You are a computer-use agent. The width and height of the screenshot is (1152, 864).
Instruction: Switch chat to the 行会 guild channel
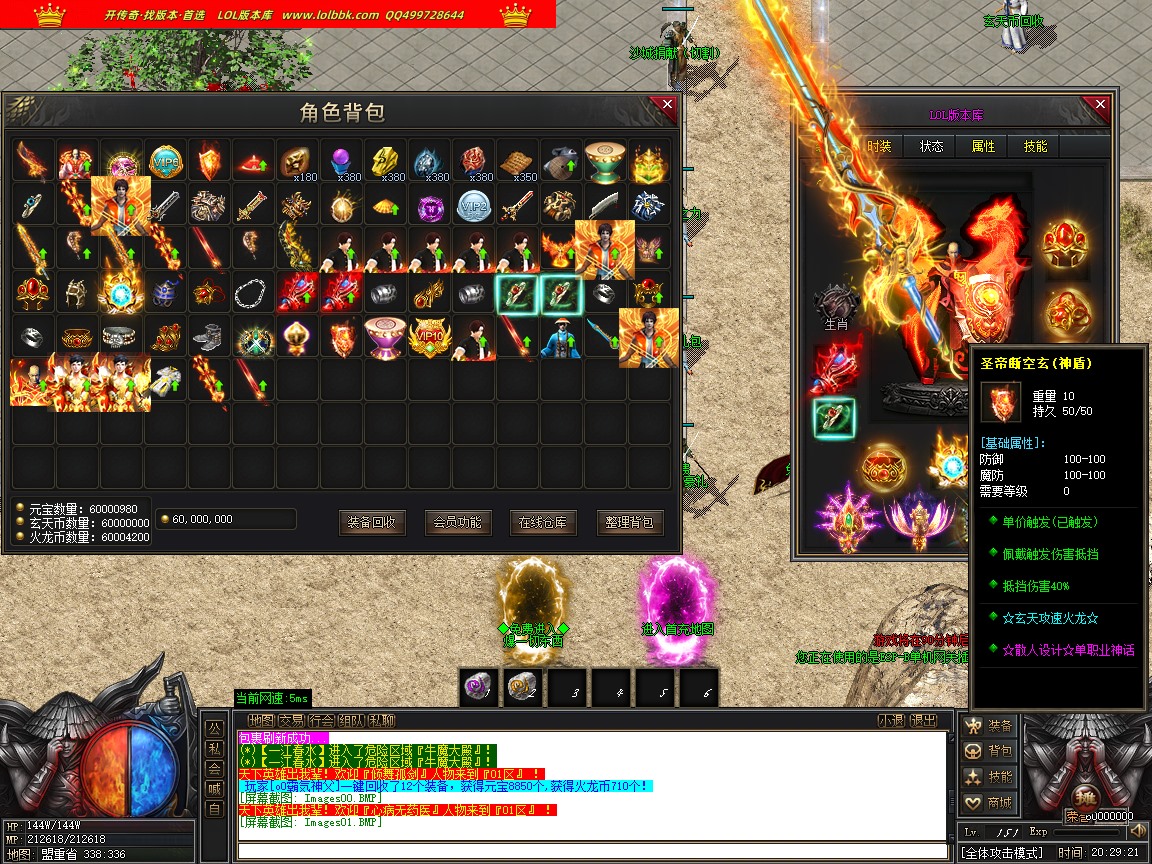click(321, 720)
